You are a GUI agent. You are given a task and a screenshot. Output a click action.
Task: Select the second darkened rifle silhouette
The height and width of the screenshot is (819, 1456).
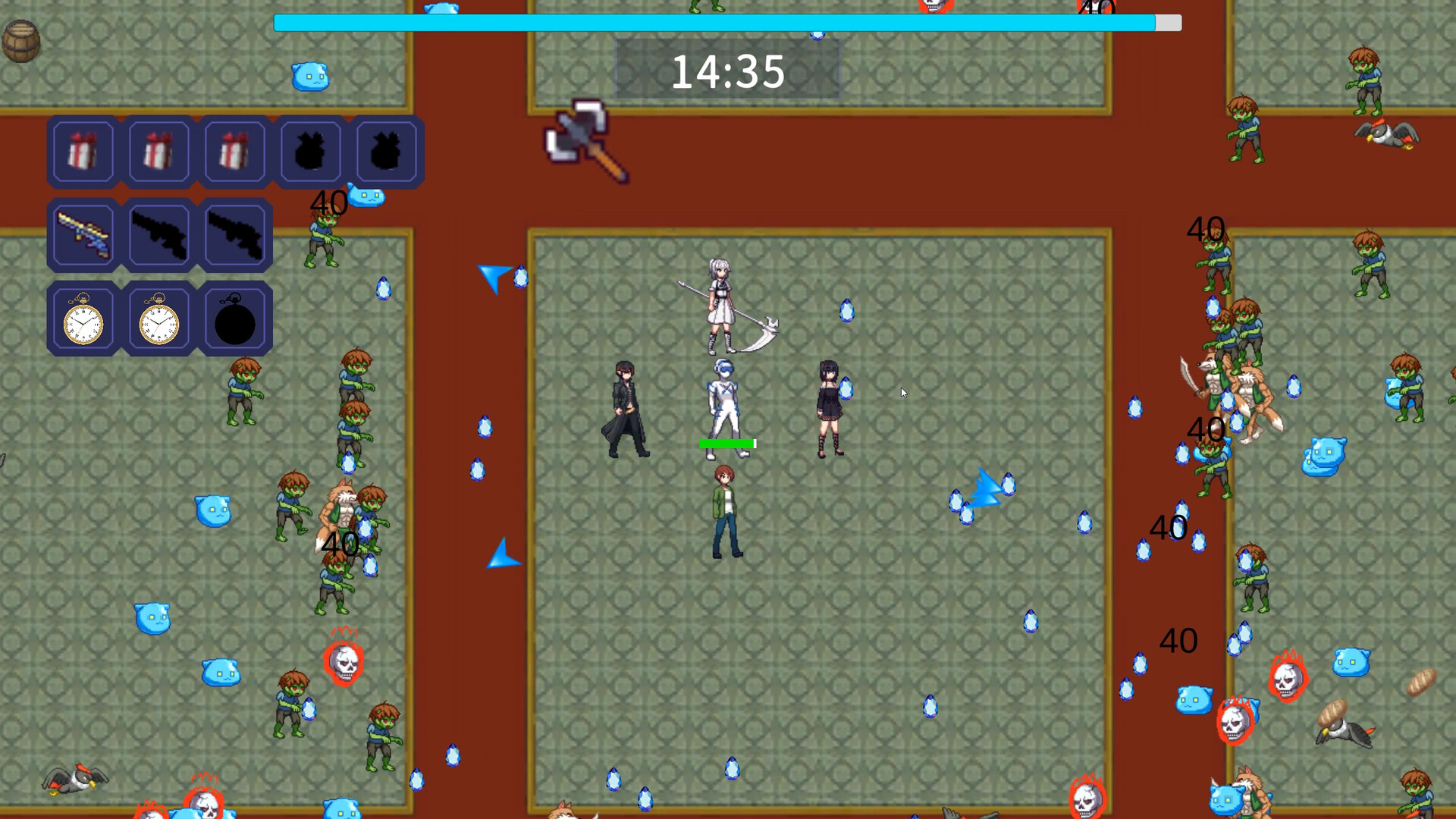(234, 234)
